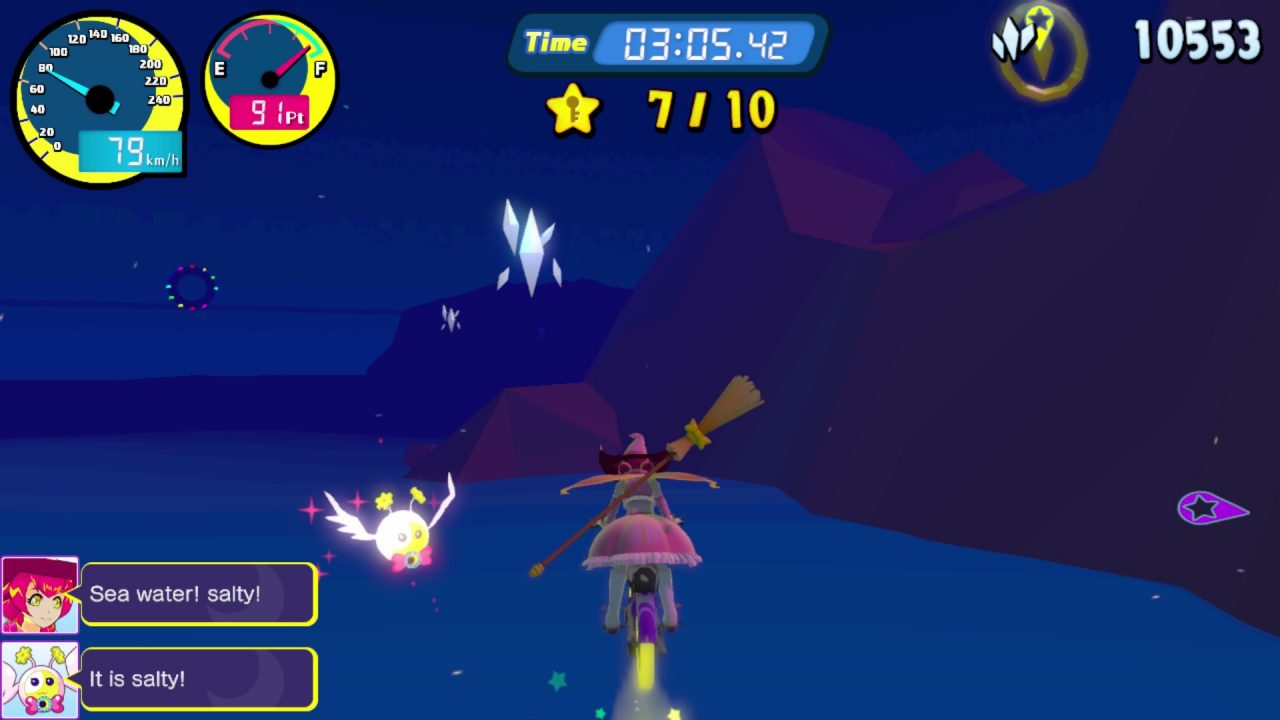The height and width of the screenshot is (720, 1280).
Task: Select the crystal compass ring icon
Action: [x=1042, y=49]
